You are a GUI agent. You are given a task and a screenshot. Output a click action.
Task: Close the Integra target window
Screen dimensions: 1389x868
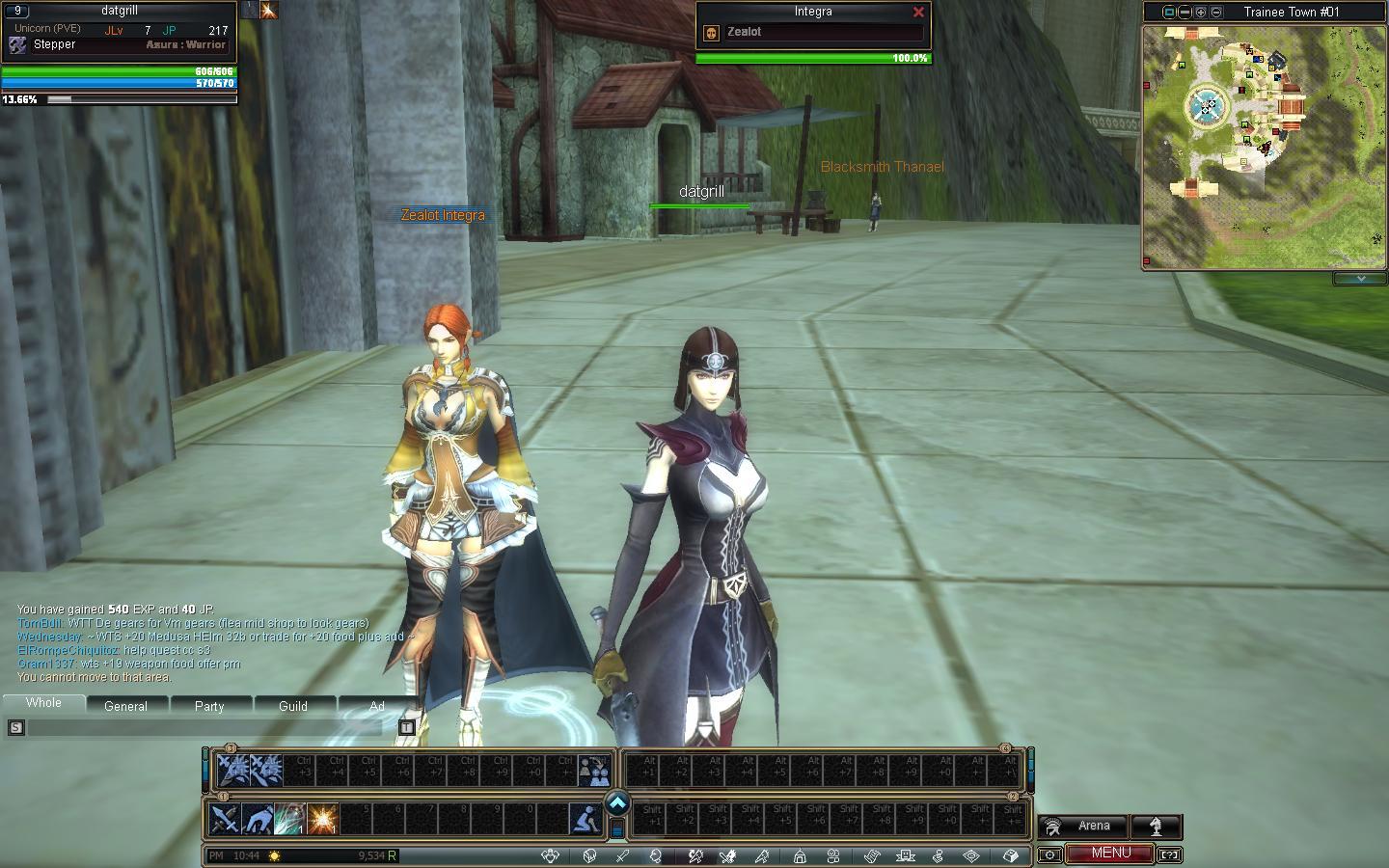tap(918, 13)
